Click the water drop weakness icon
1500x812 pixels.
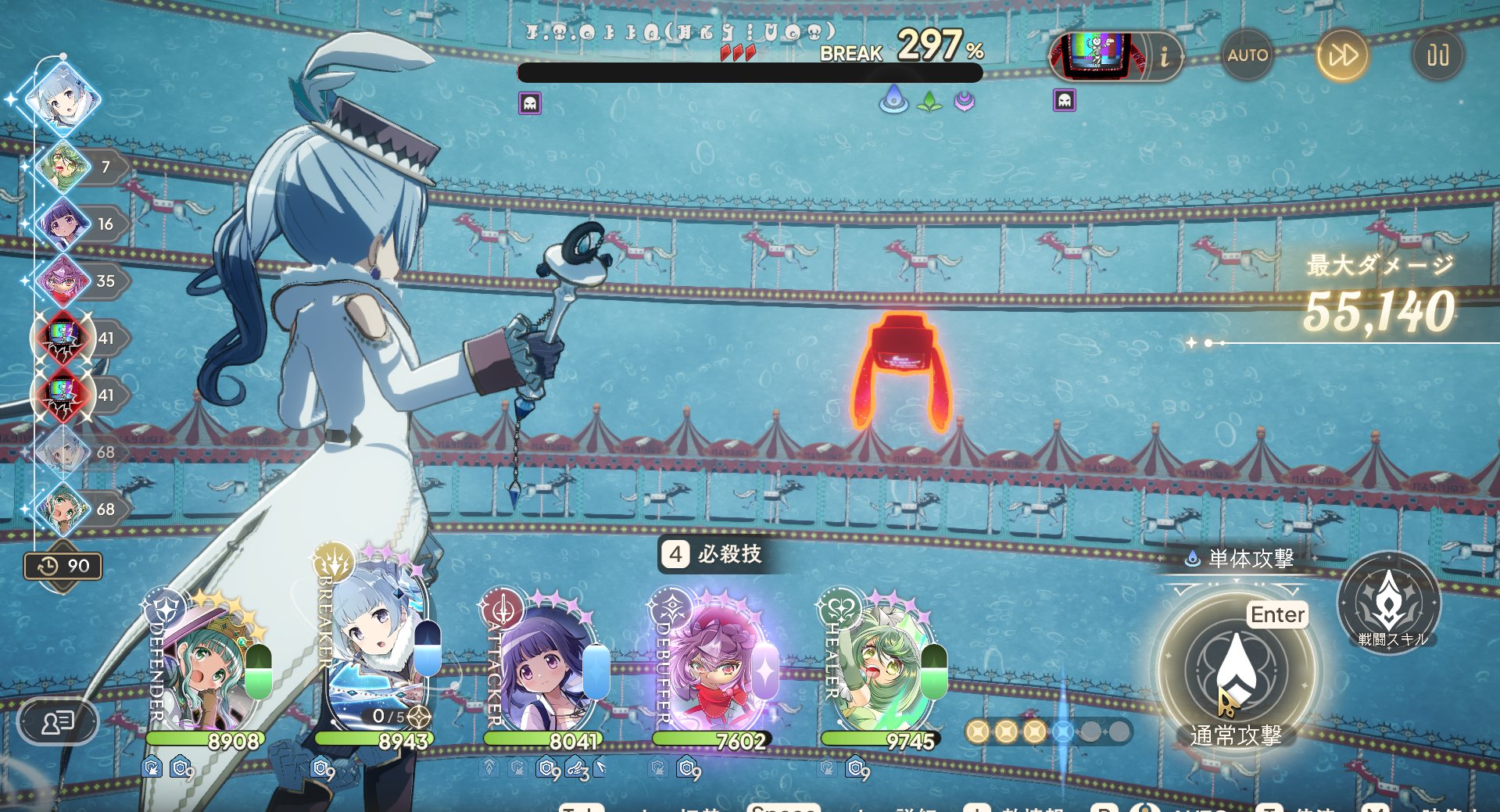[893, 102]
